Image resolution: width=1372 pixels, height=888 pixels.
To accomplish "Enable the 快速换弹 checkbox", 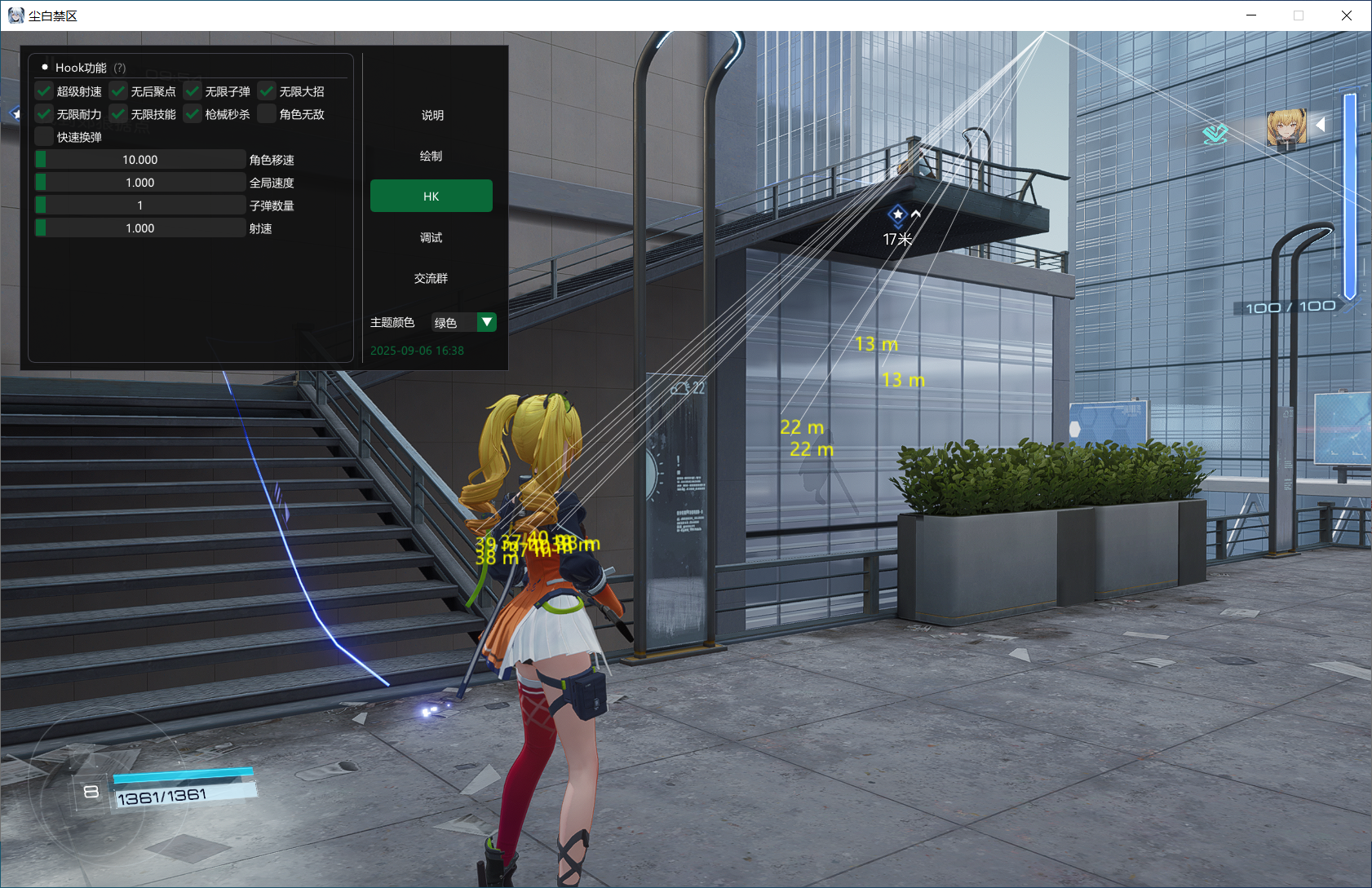I will point(44,137).
